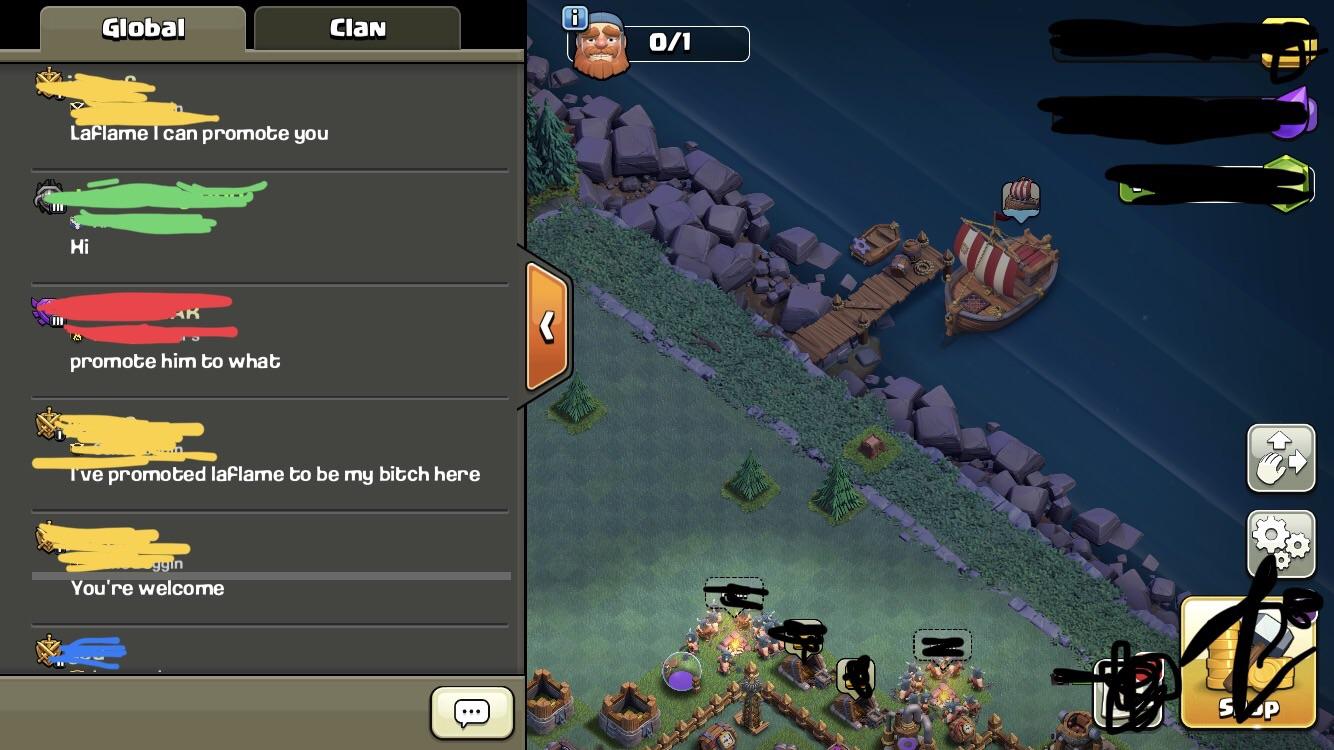The width and height of the screenshot is (1334, 750).
Task: Switch to the Clan chat tab
Action: pos(356,27)
